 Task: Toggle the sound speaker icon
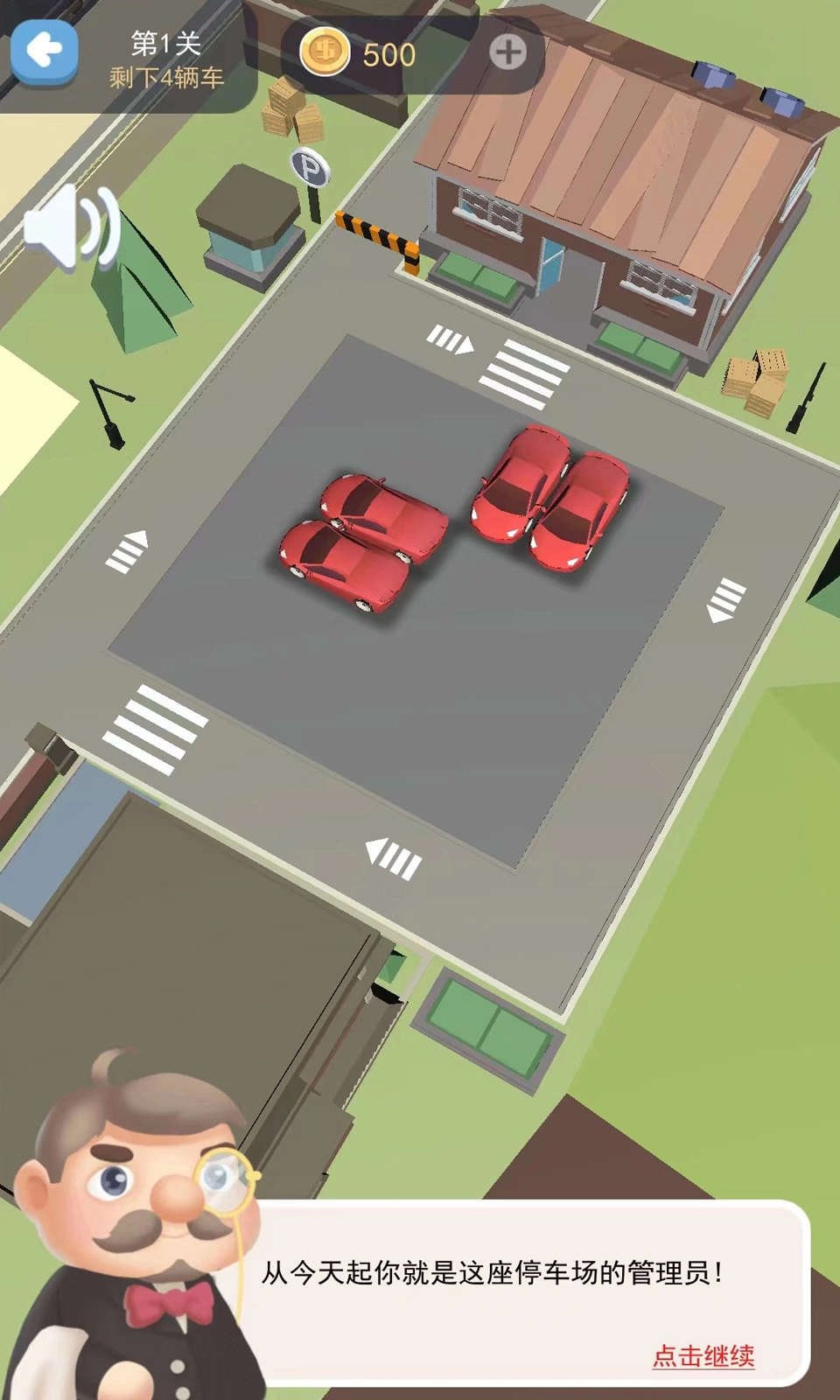click(72, 227)
